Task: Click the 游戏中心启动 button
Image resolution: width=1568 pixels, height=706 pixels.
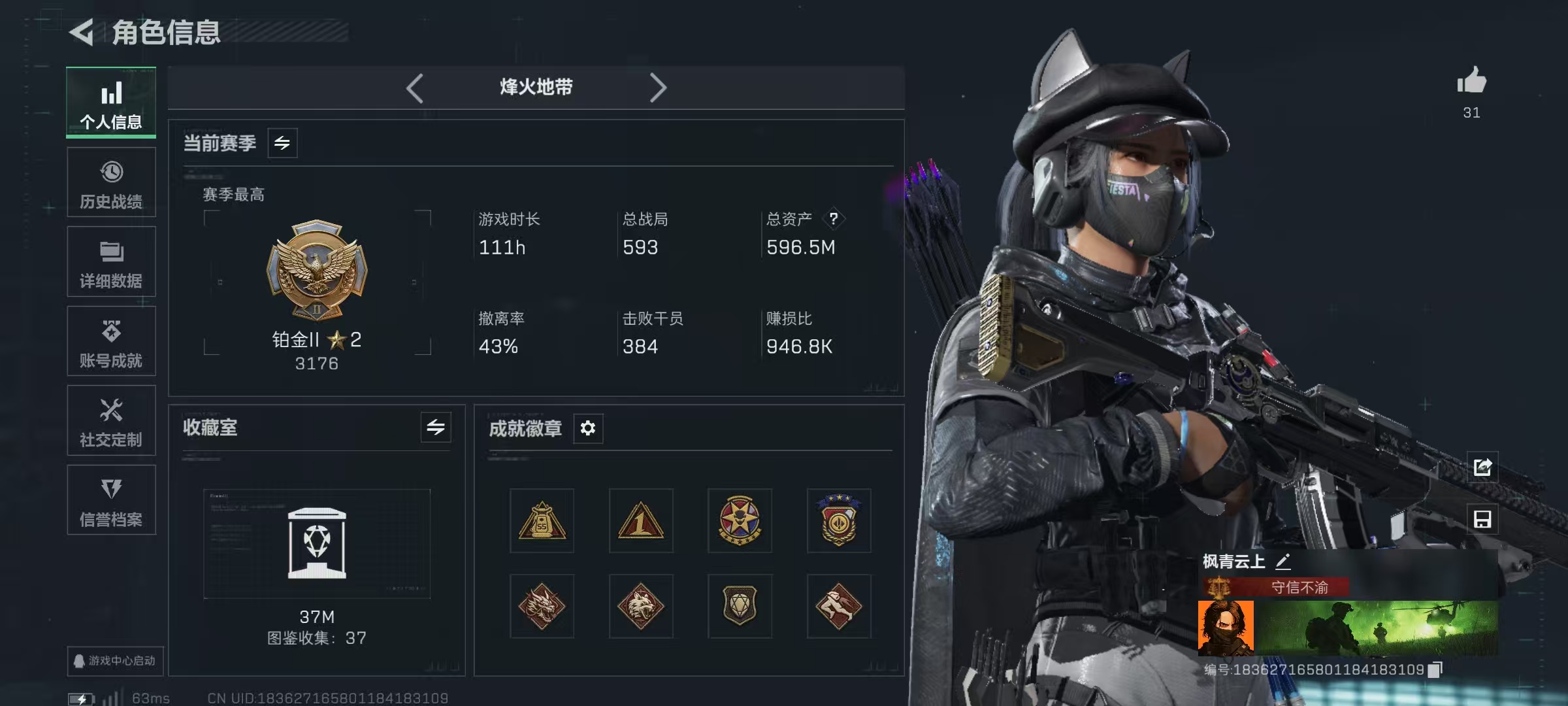Action: click(115, 662)
